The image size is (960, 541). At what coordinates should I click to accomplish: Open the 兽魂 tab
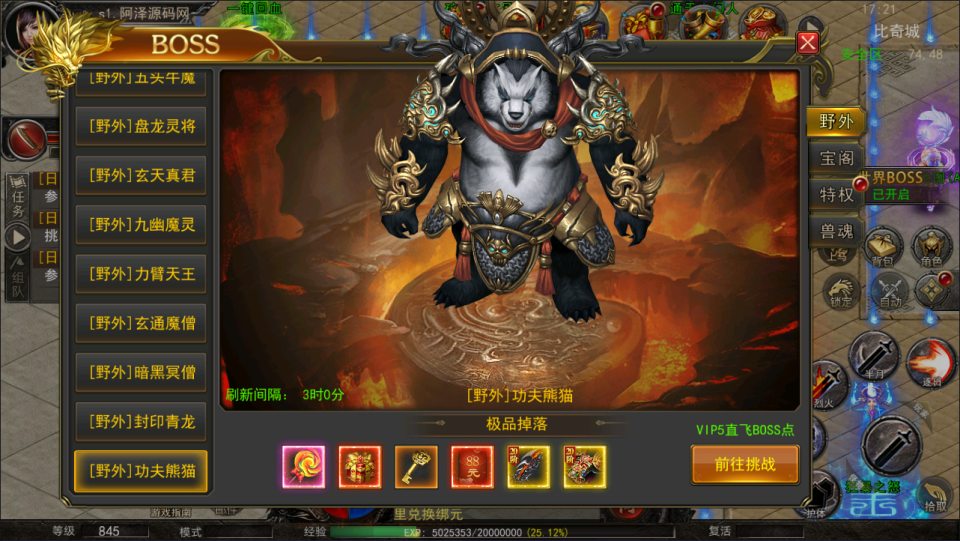(835, 232)
